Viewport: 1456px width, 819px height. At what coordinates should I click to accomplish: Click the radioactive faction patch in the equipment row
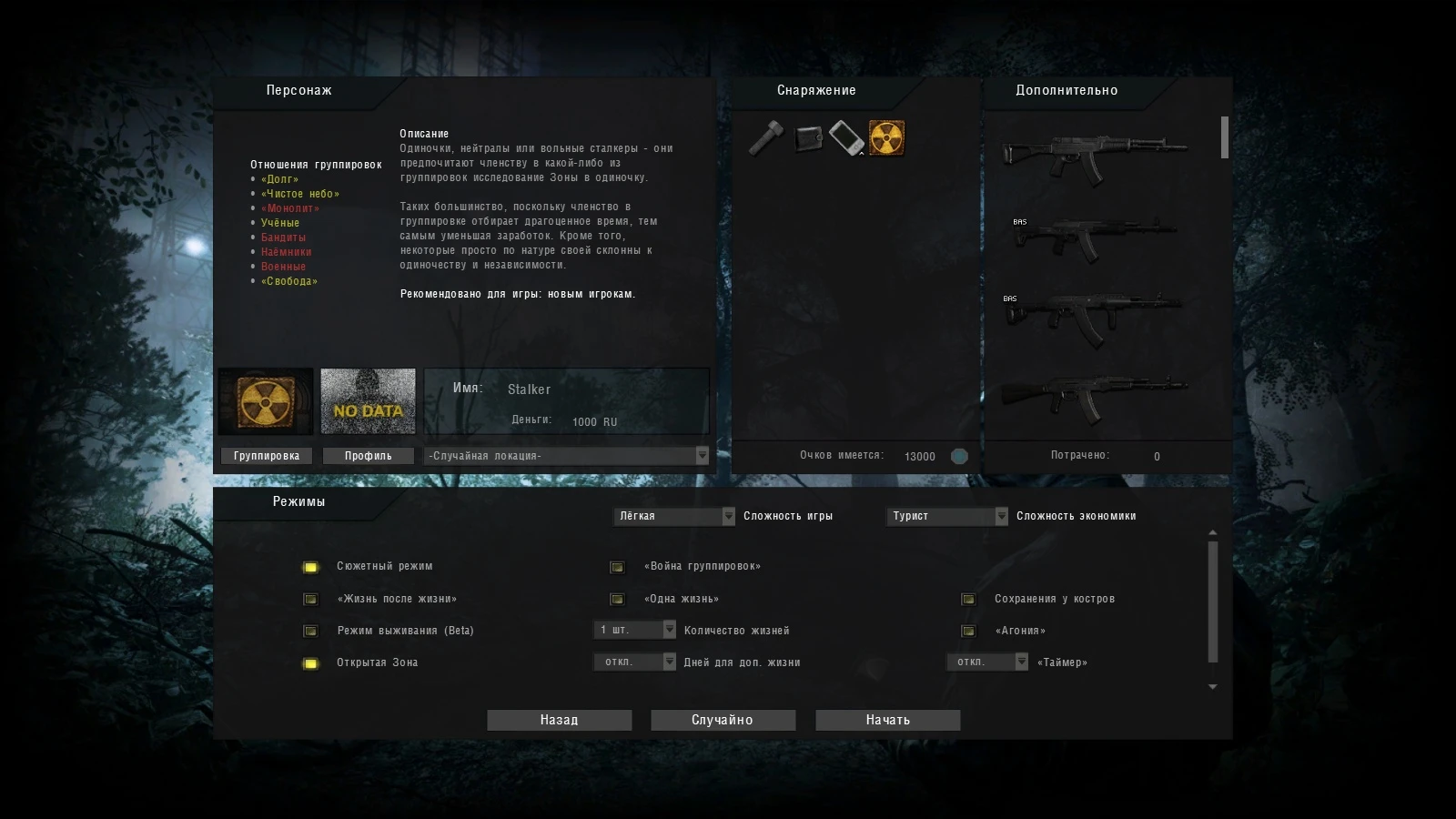(887, 137)
